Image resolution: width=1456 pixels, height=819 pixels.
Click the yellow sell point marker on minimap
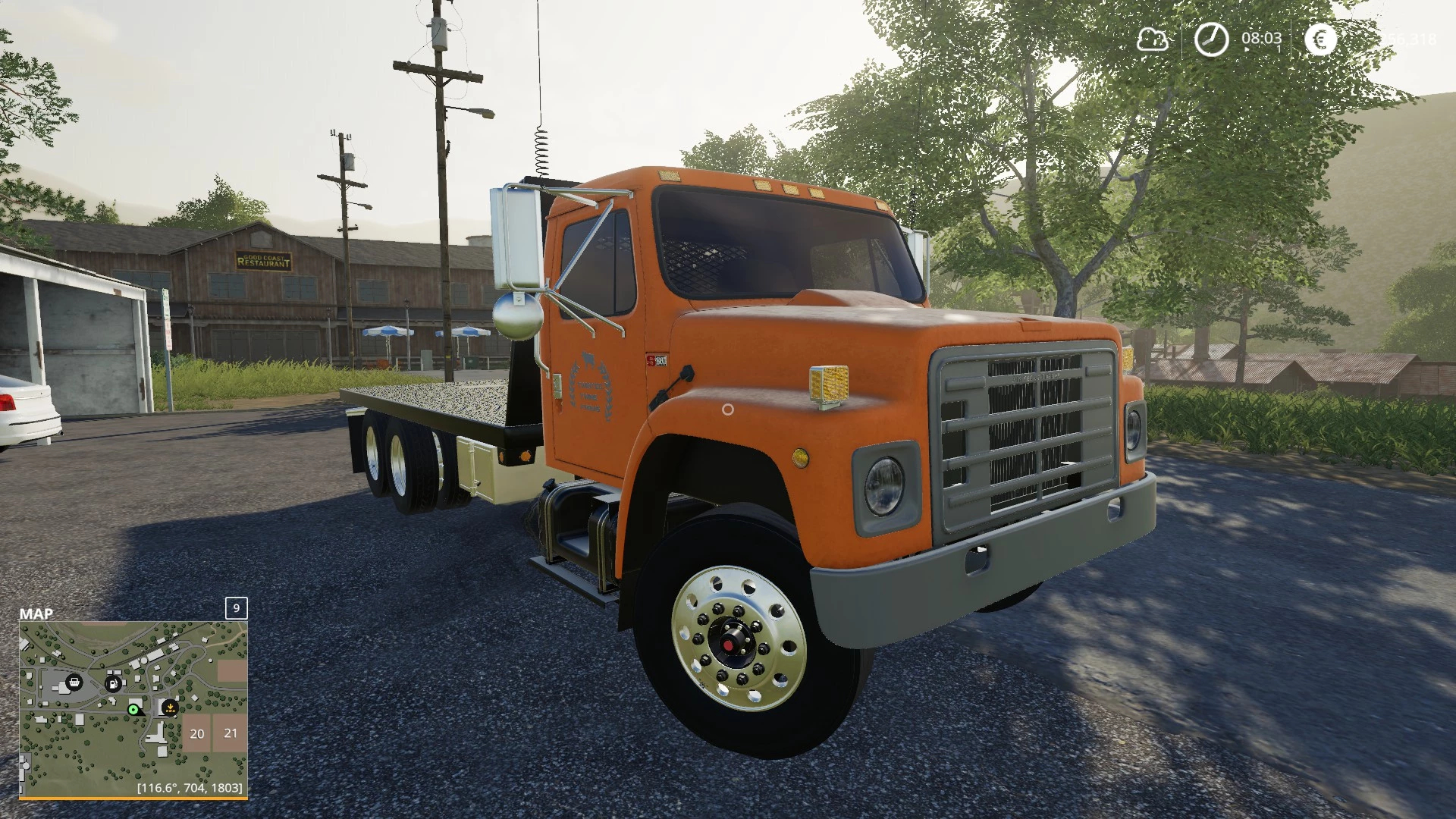(170, 708)
